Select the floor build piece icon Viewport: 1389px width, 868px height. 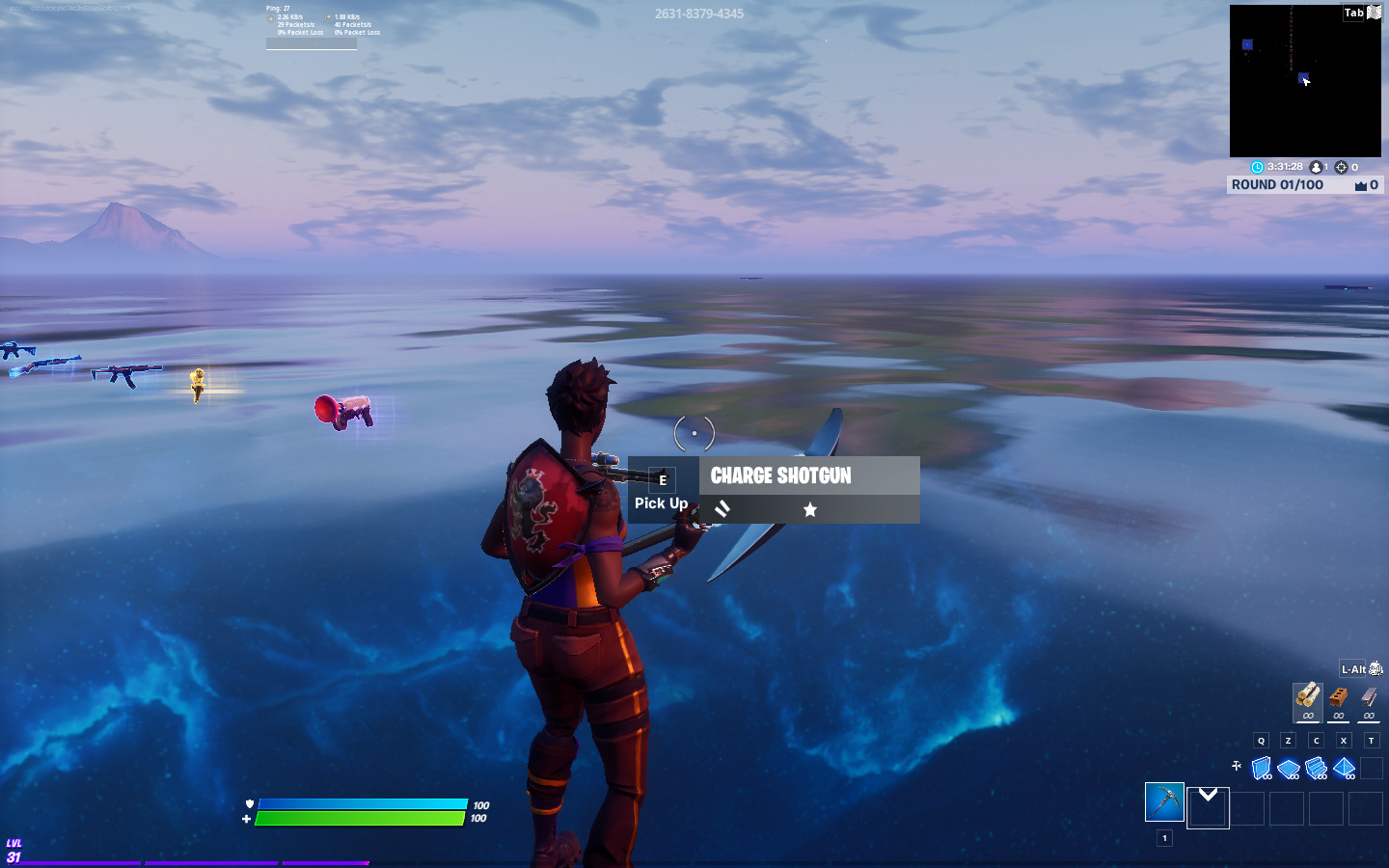(x=1287, y=768)
